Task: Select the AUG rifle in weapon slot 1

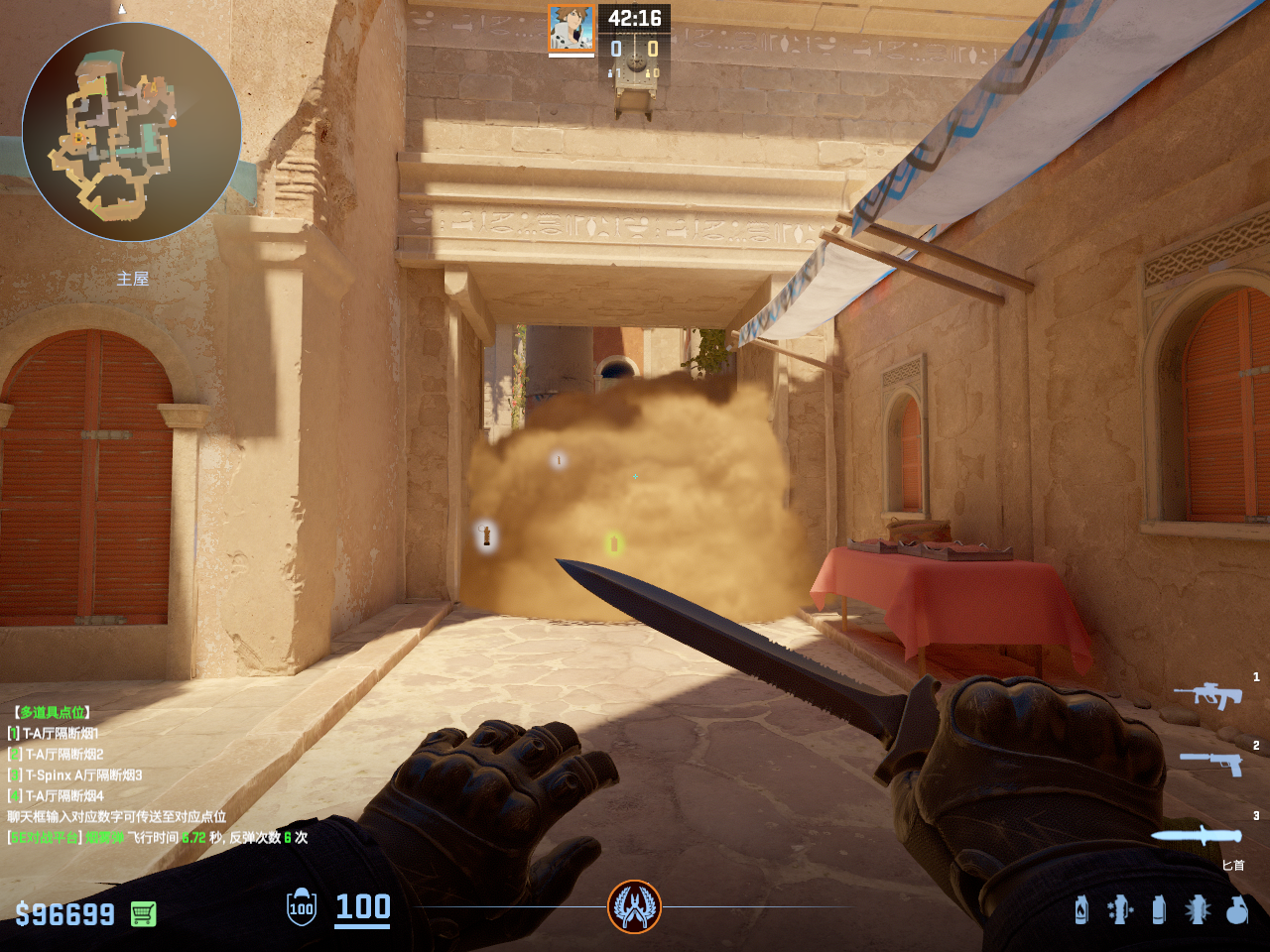Action: tap(1208, 694)
